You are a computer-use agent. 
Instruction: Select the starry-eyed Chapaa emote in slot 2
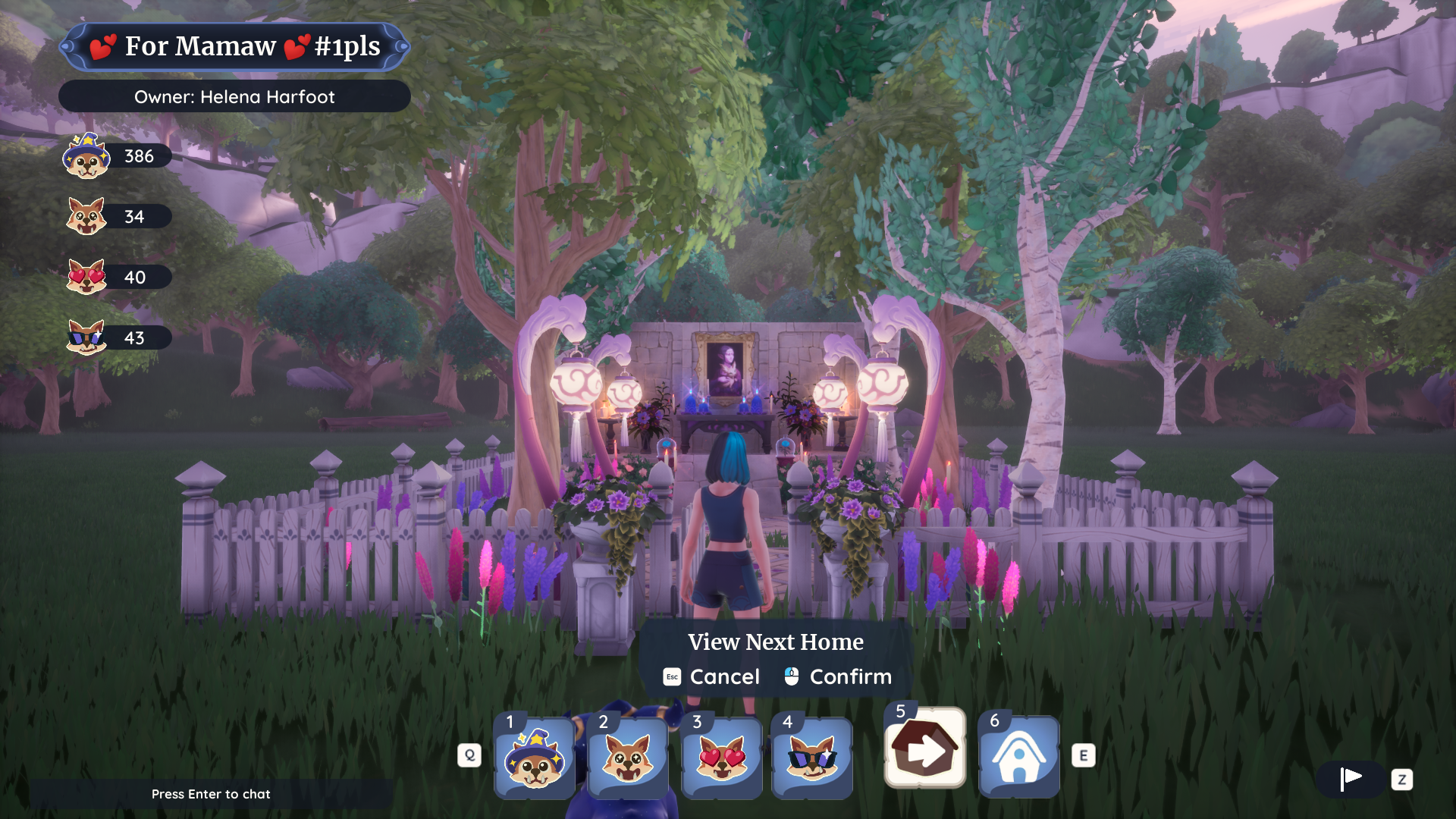pyautogui.click(x=628, y=758)
